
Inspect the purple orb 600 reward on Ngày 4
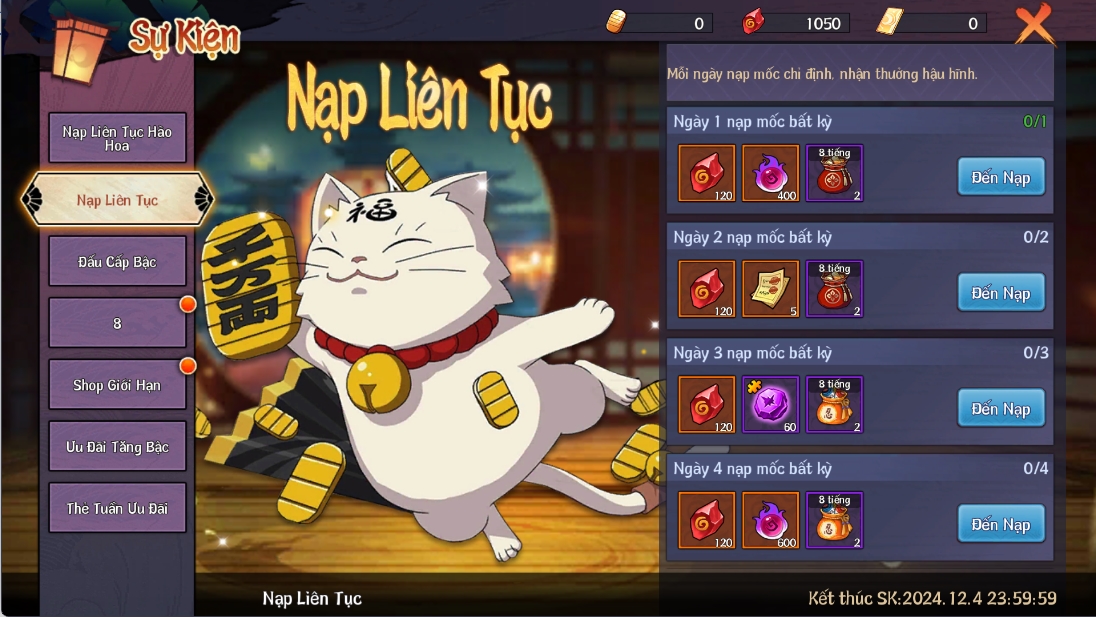click(x=771, y=520)
